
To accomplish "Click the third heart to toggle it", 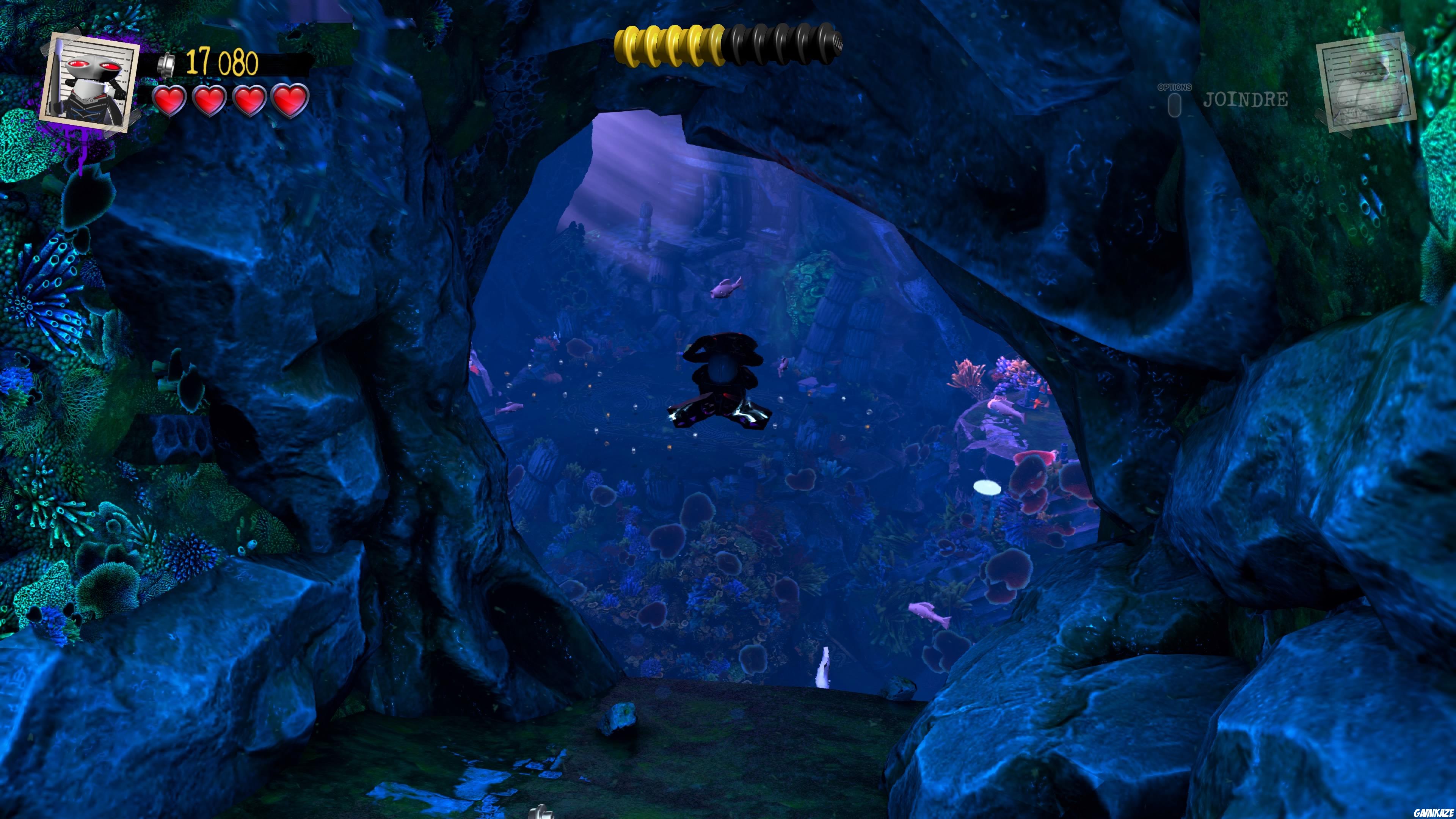I will tap(249, 102).
